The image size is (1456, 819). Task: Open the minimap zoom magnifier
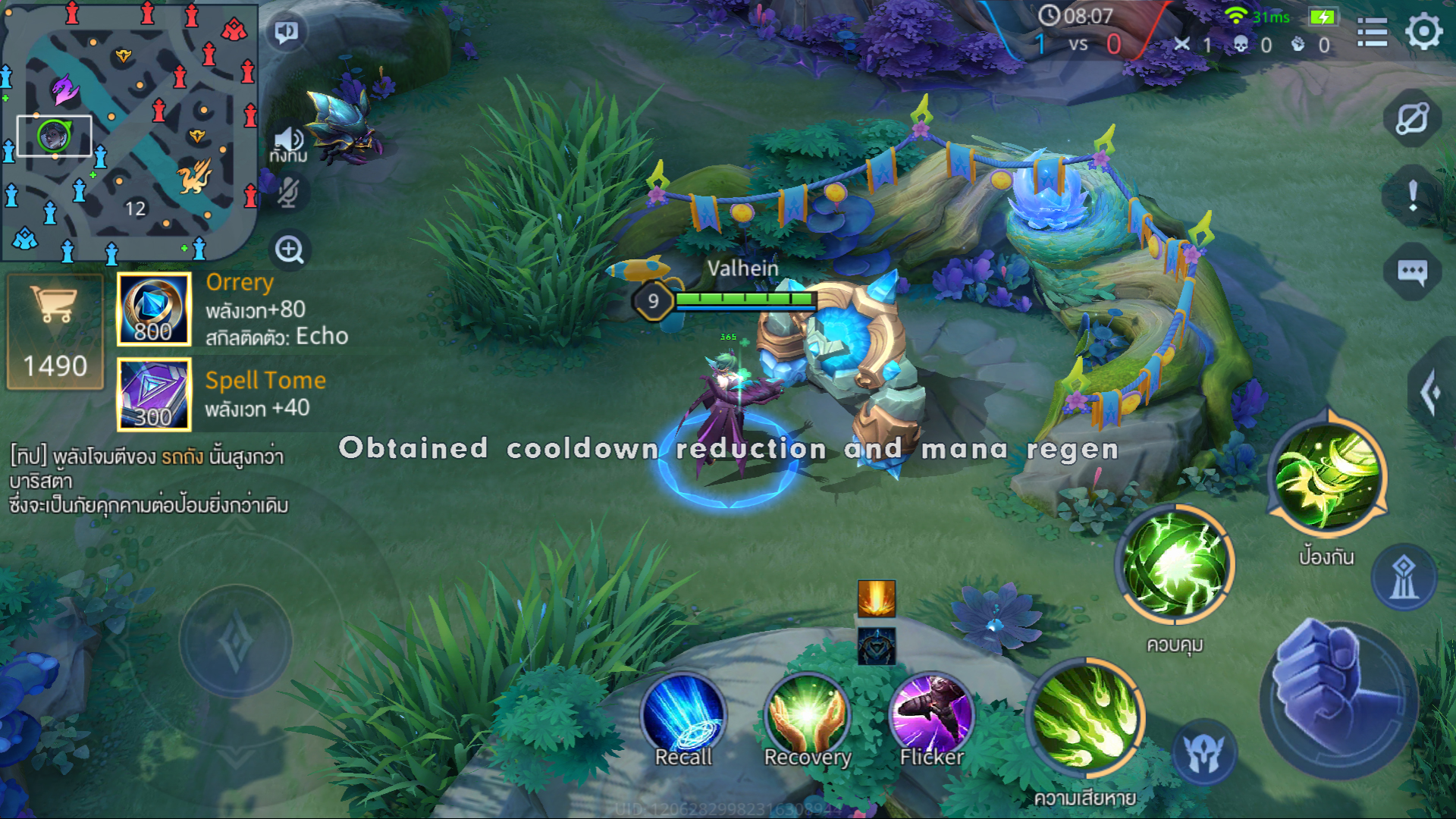289,250
